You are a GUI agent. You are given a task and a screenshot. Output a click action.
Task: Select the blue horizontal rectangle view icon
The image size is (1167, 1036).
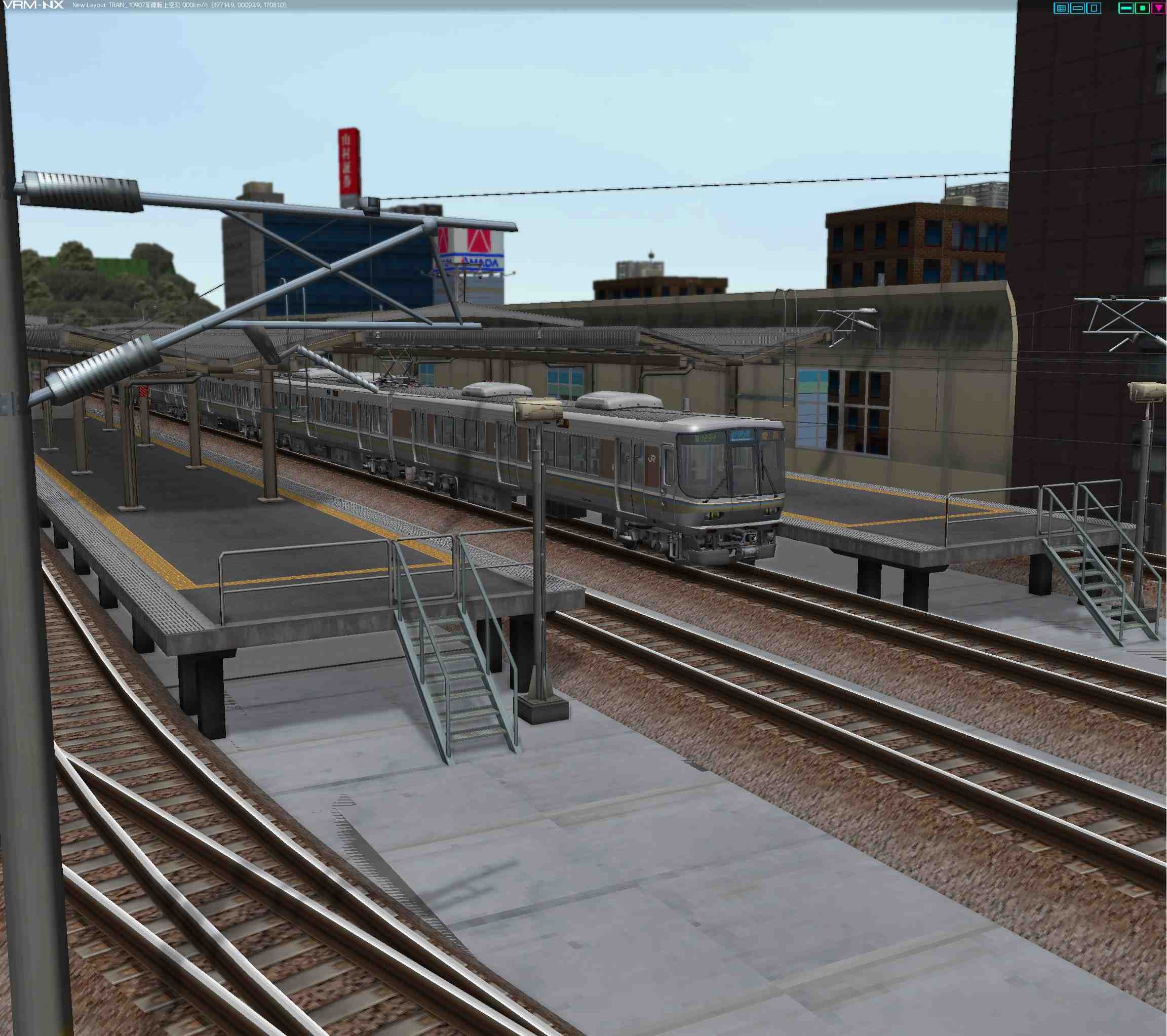tap(1077, 8)
